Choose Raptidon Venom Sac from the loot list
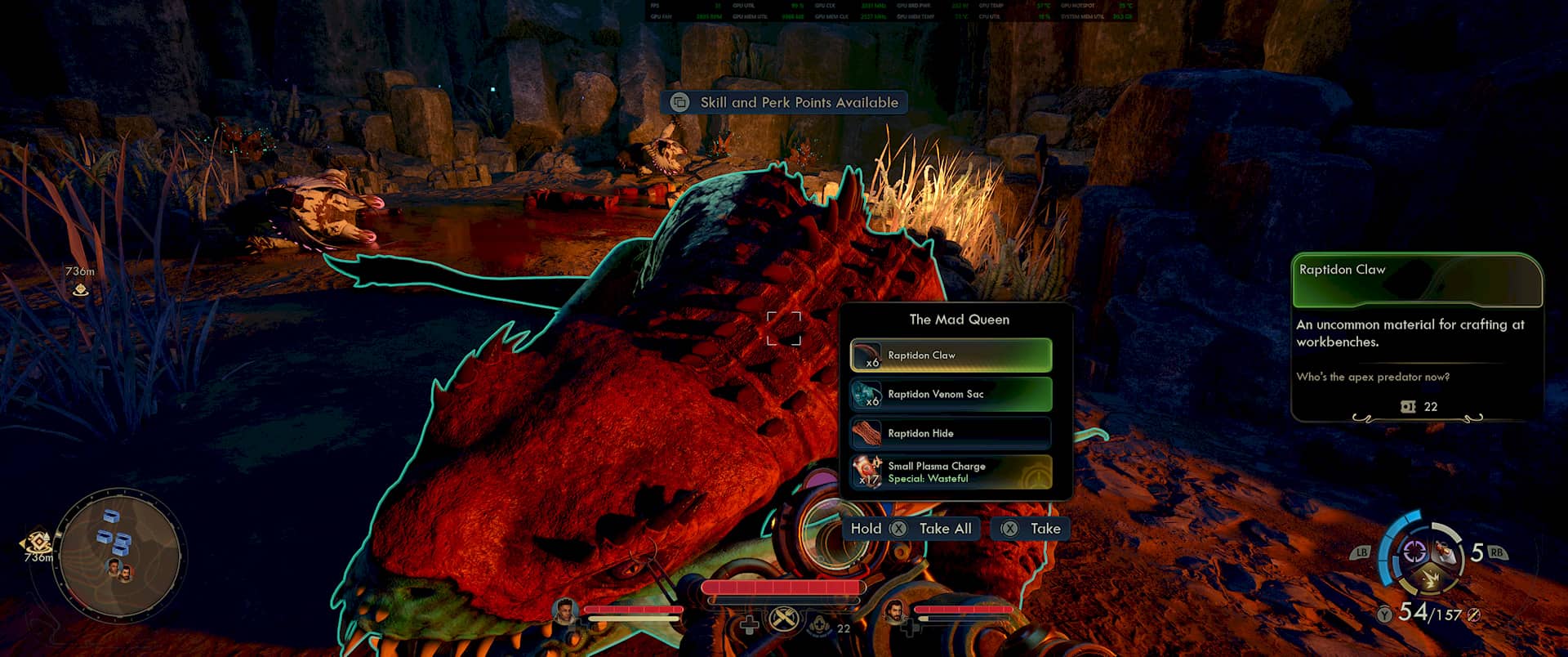1568x657 pixels. (x=951, y=395)
